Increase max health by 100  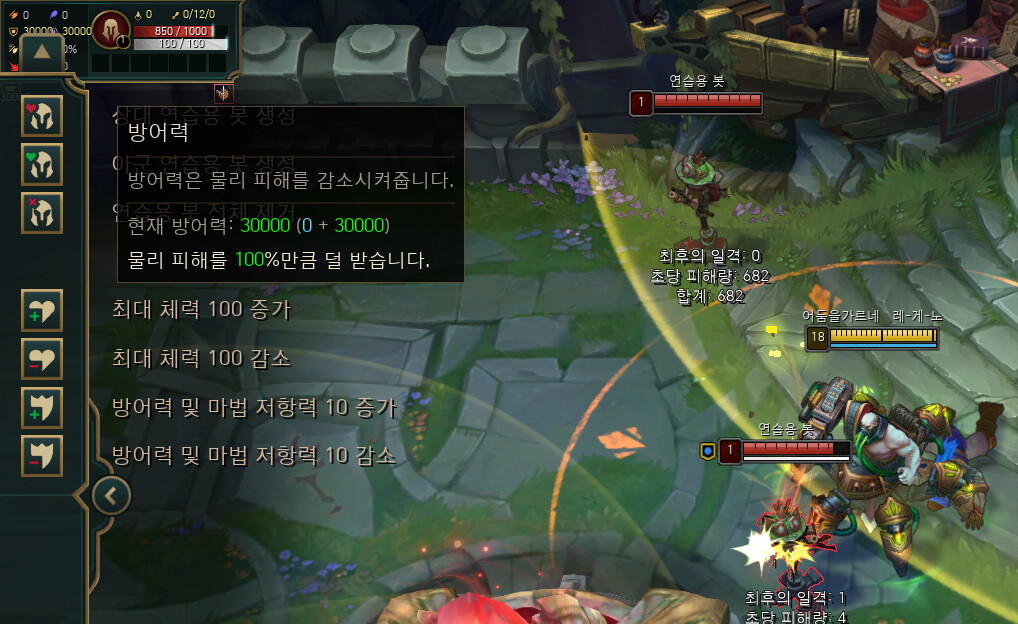(42, 310)
